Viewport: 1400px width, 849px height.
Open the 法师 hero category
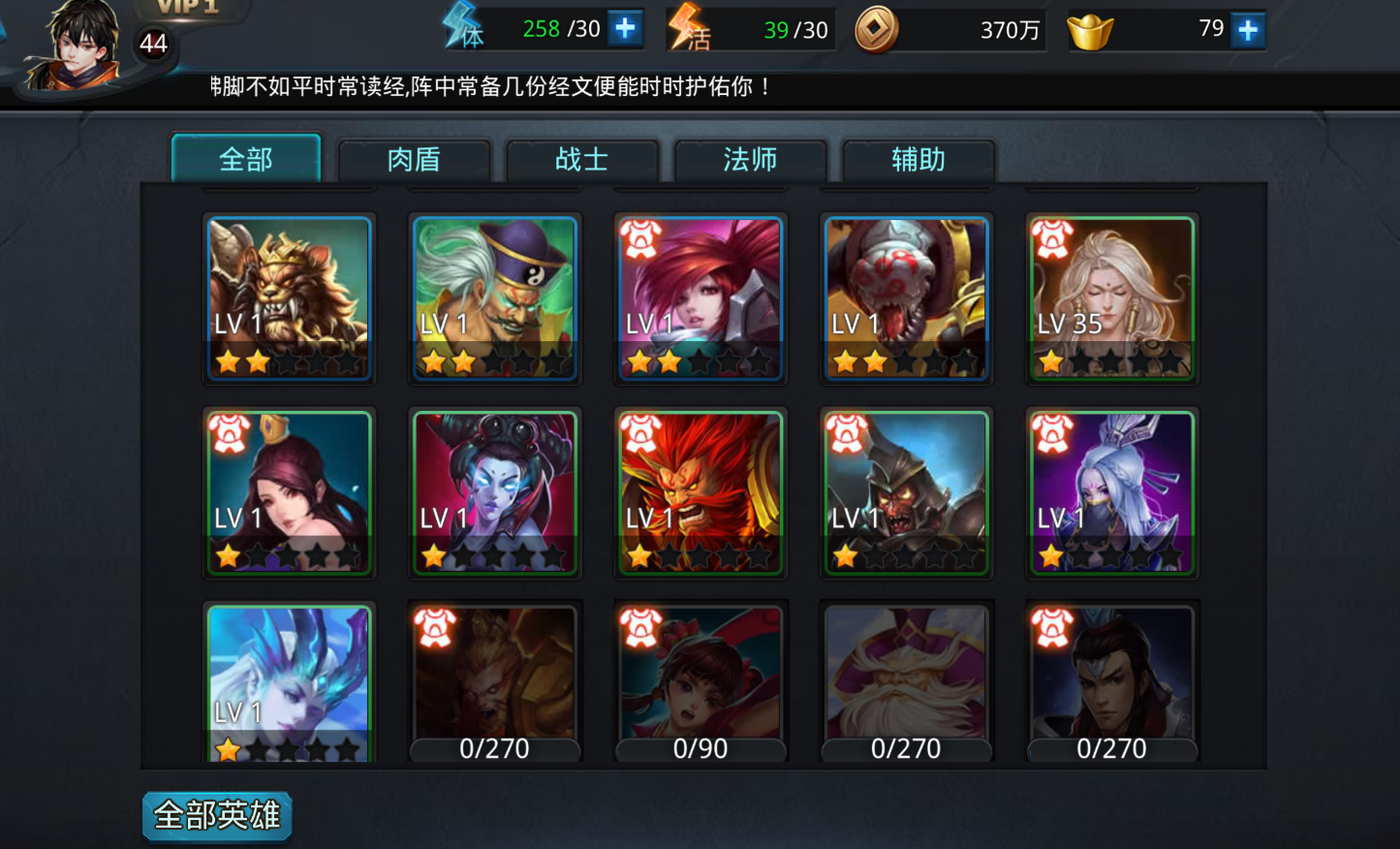click(749, 161)
